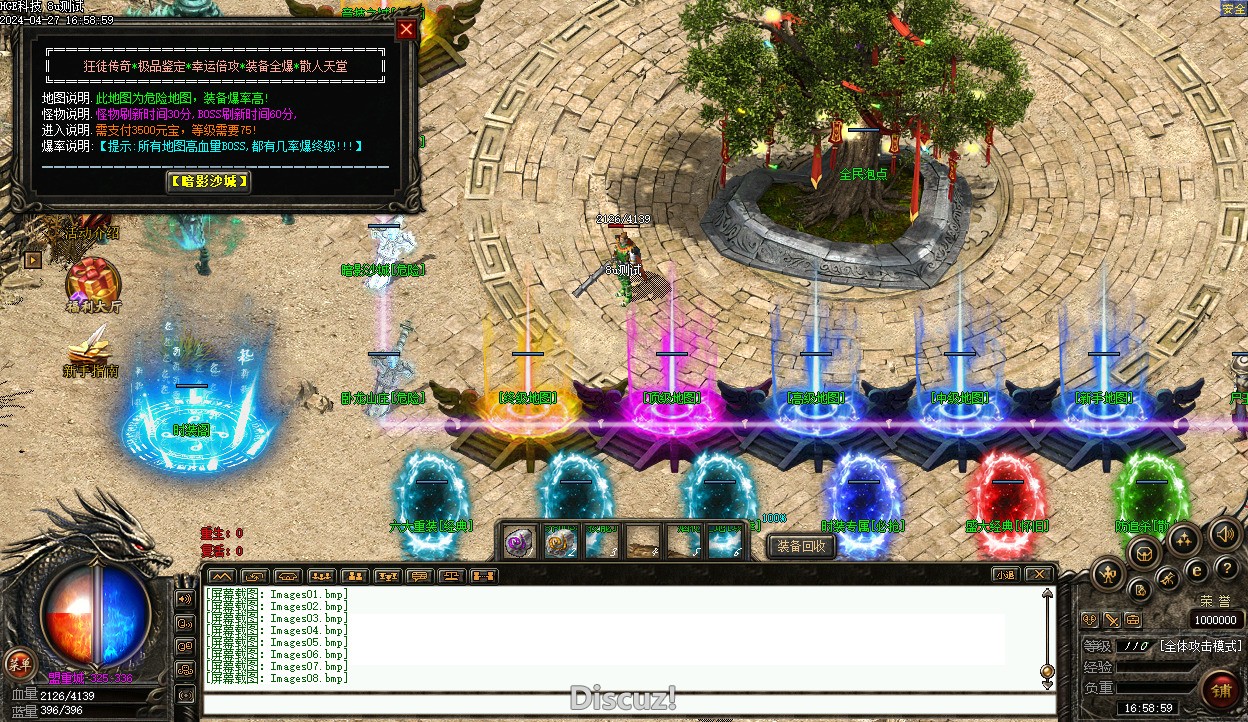The image size is (1248, 722).
Task: Open the round 铺 shop button
Action: pos(1221,690)
